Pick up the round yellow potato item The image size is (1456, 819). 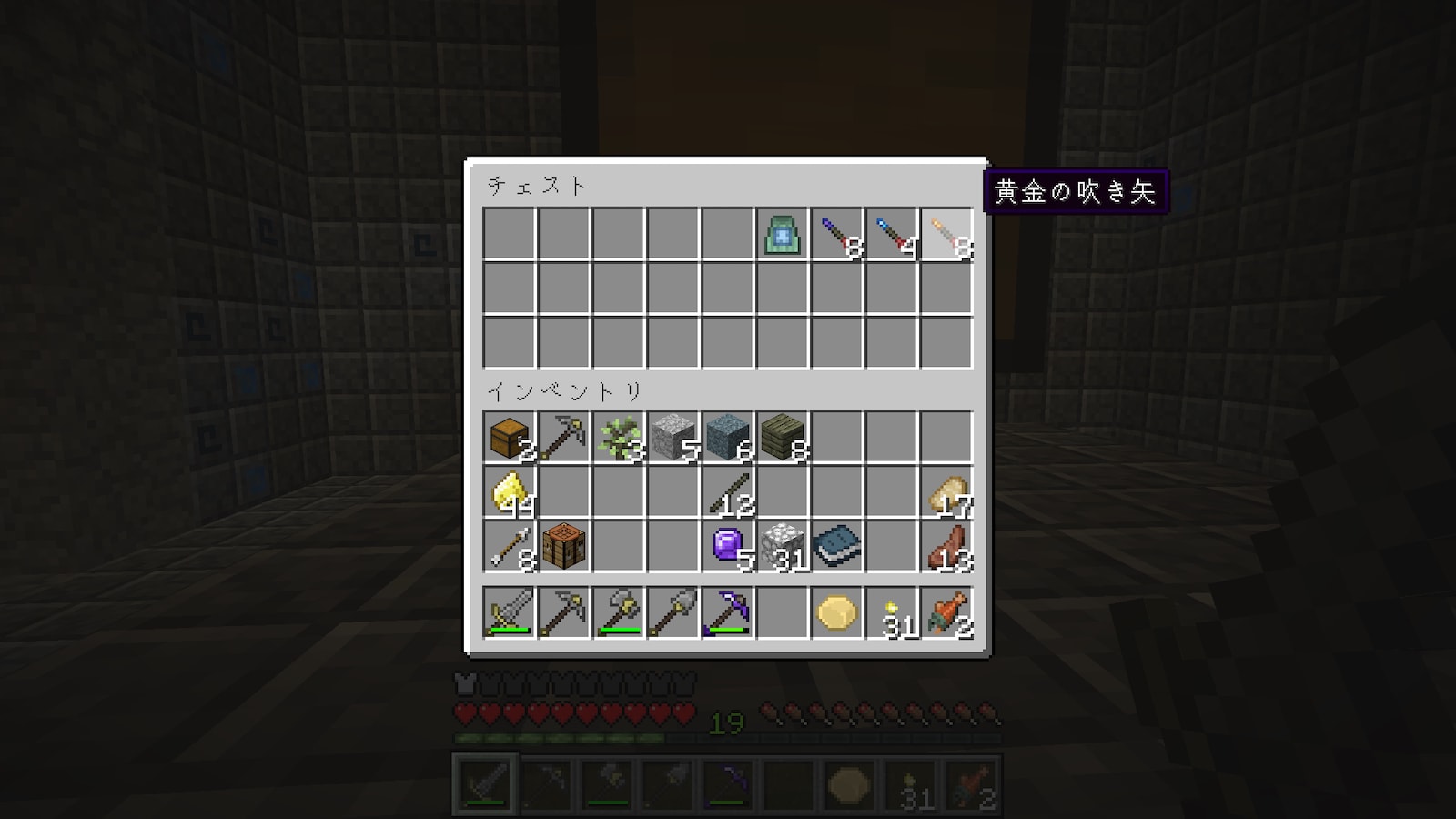[837, 612]
